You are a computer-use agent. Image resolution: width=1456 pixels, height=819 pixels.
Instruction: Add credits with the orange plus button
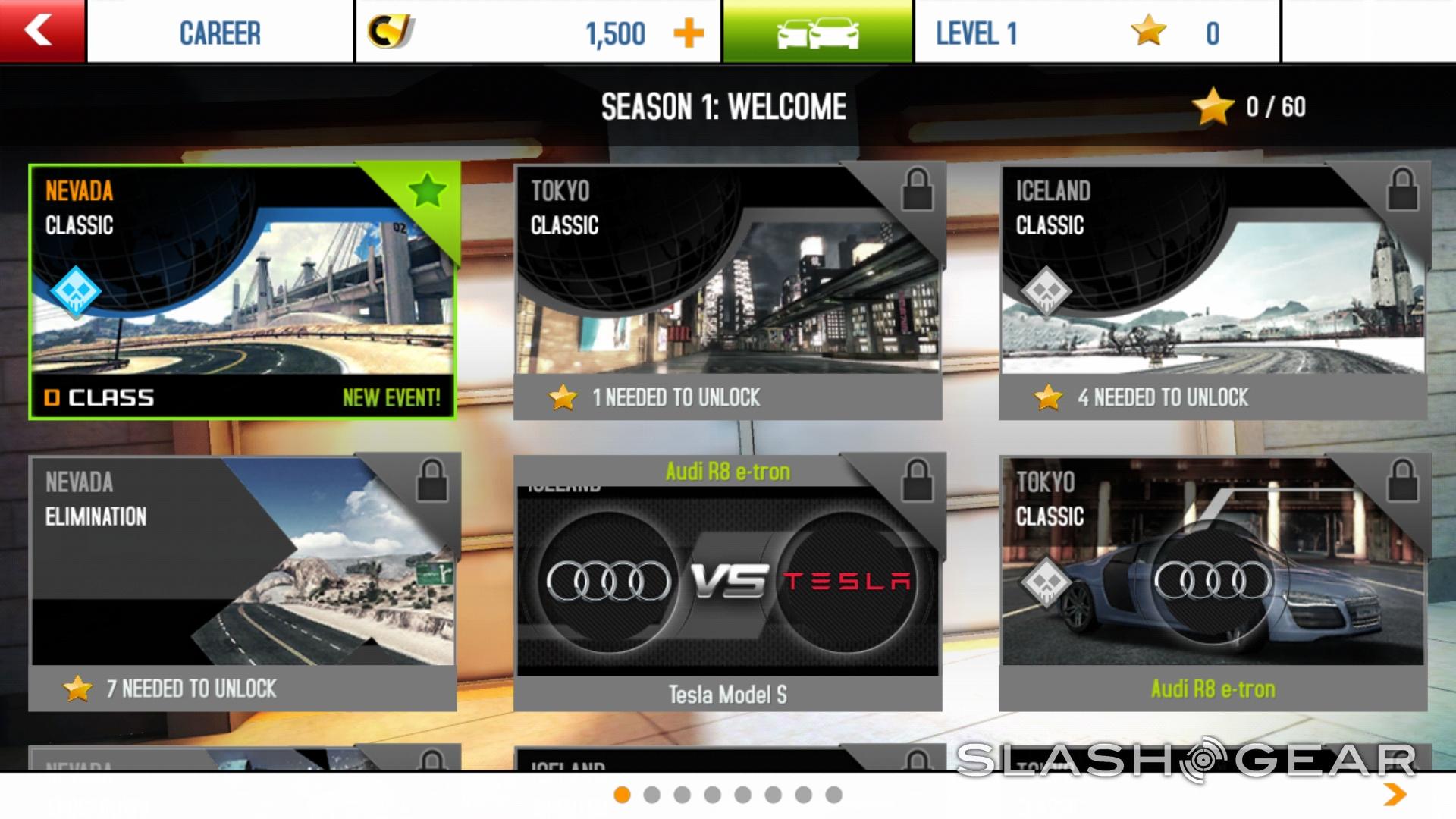coord(689,33)
